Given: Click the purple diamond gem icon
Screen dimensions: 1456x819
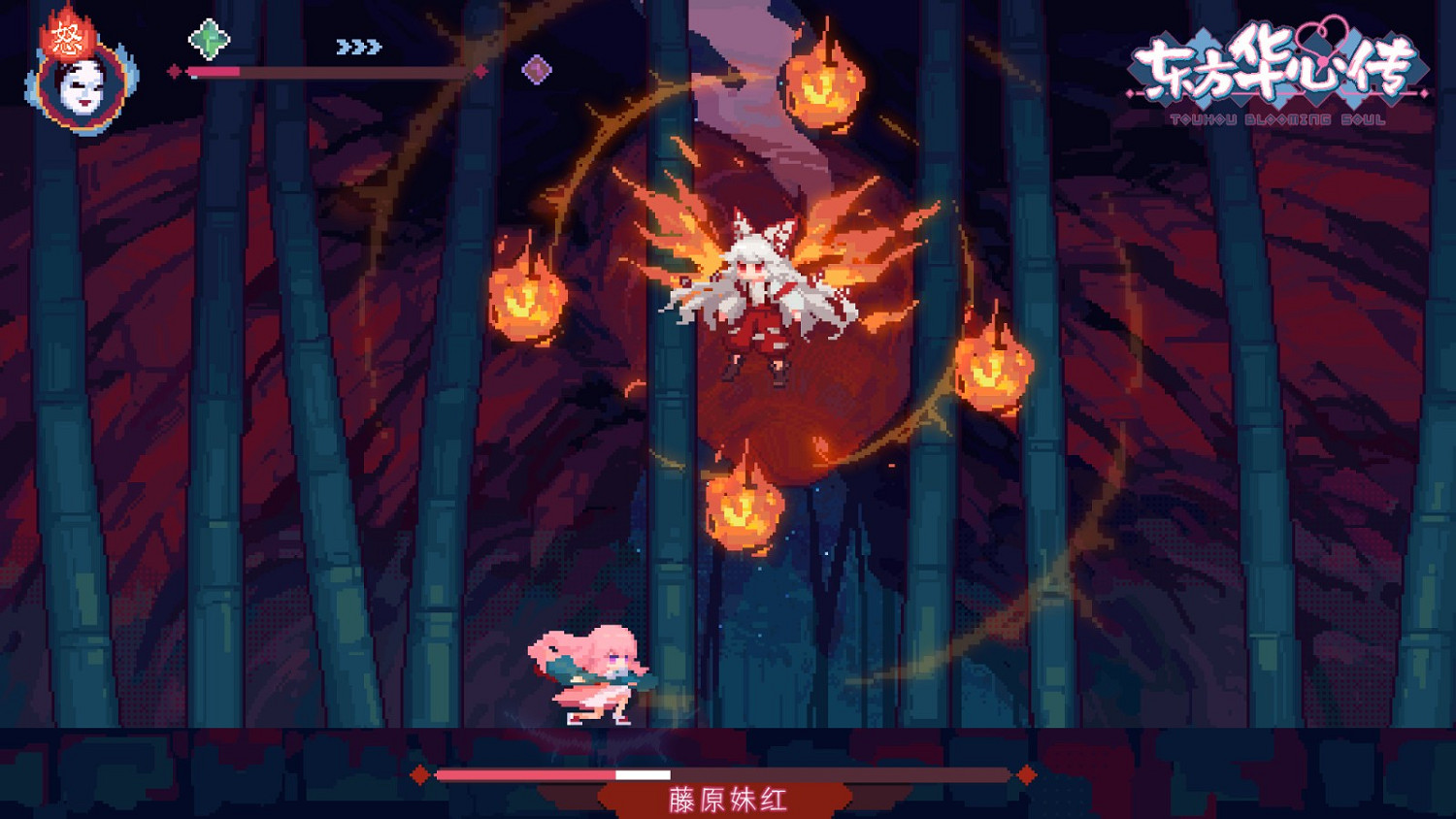Looking at the screenshot, I should tap(535, 69).
